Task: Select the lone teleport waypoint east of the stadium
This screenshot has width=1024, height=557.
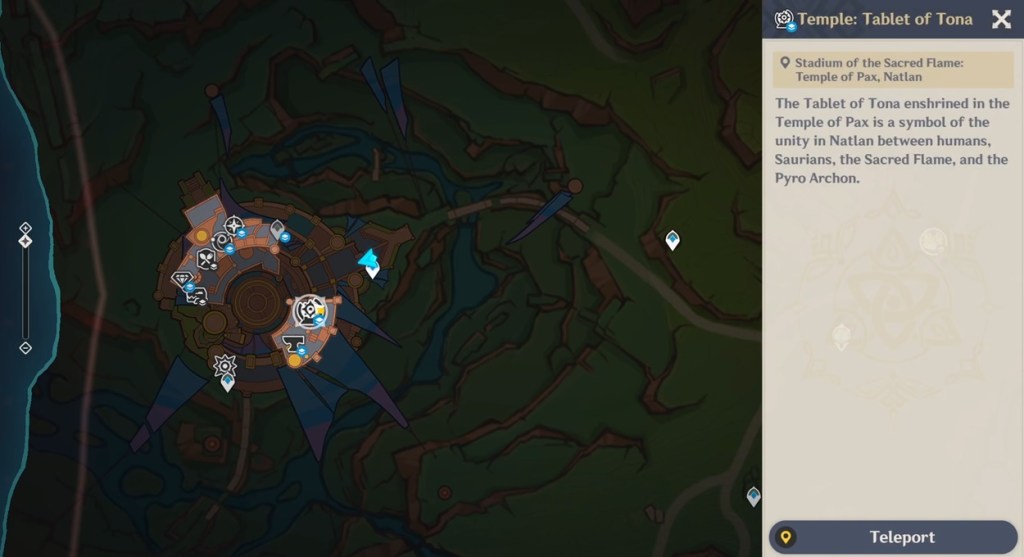Action: tap(672, 240)
